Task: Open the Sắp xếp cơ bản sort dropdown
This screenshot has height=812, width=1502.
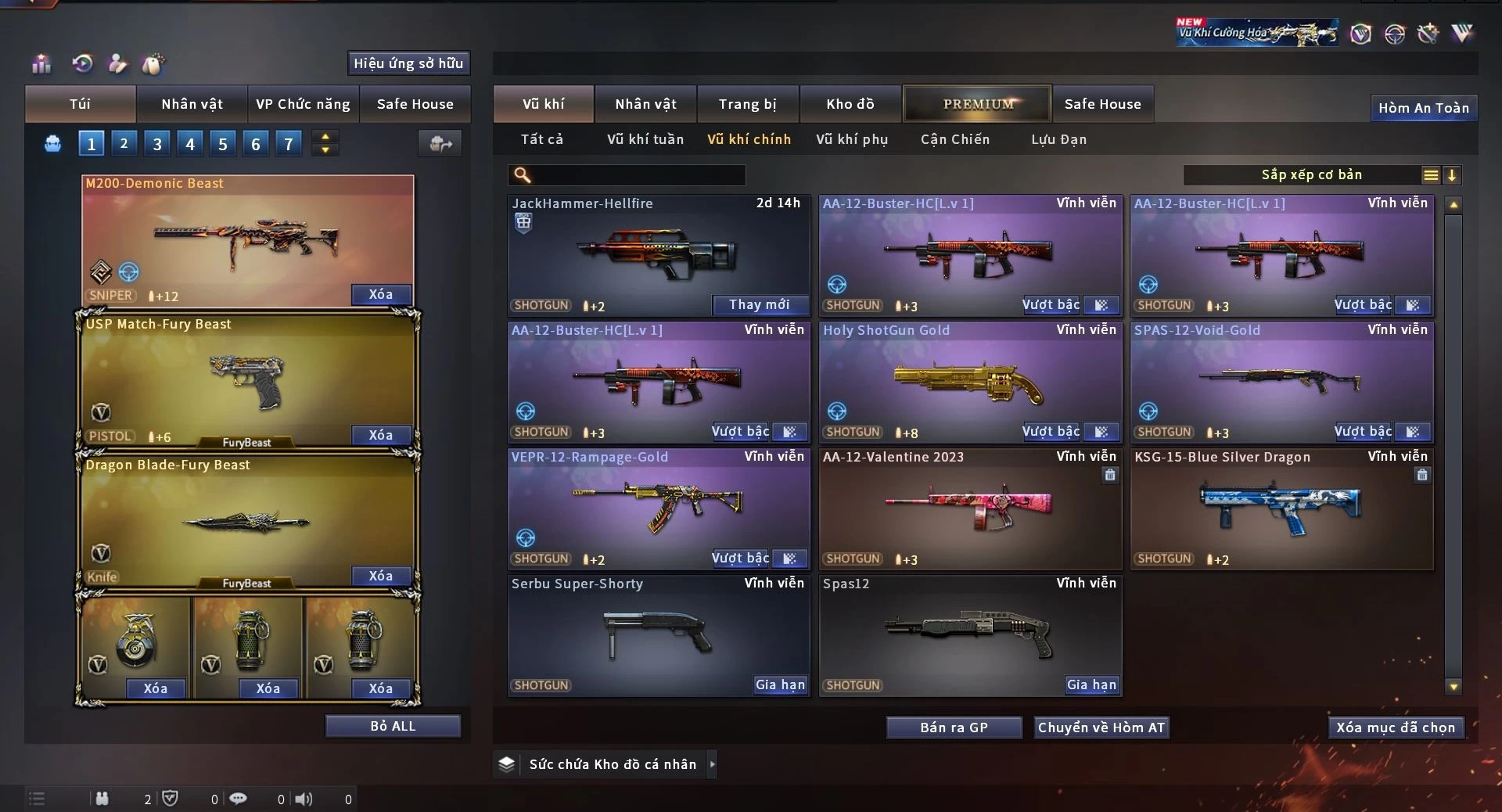Action: (x=1311, y=175)
